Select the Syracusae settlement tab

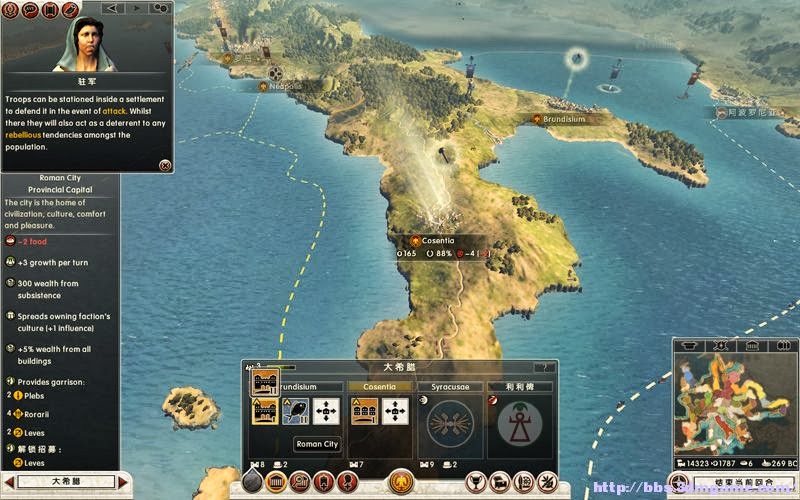tap(449, 386)
